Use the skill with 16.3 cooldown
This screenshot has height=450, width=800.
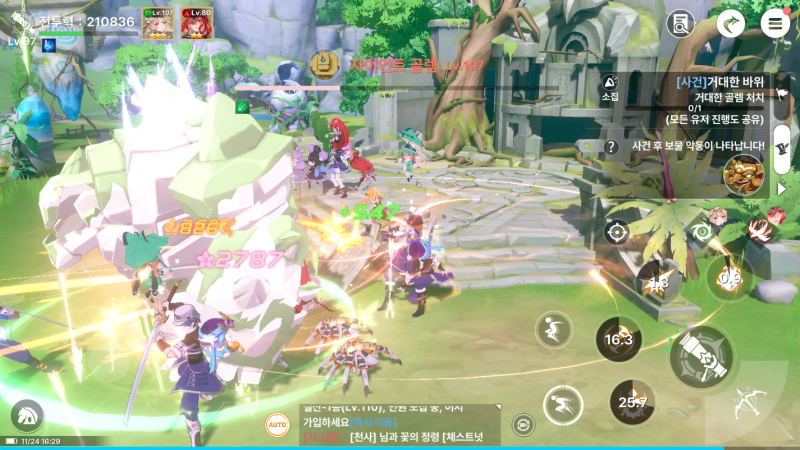(x=619, y=340)
